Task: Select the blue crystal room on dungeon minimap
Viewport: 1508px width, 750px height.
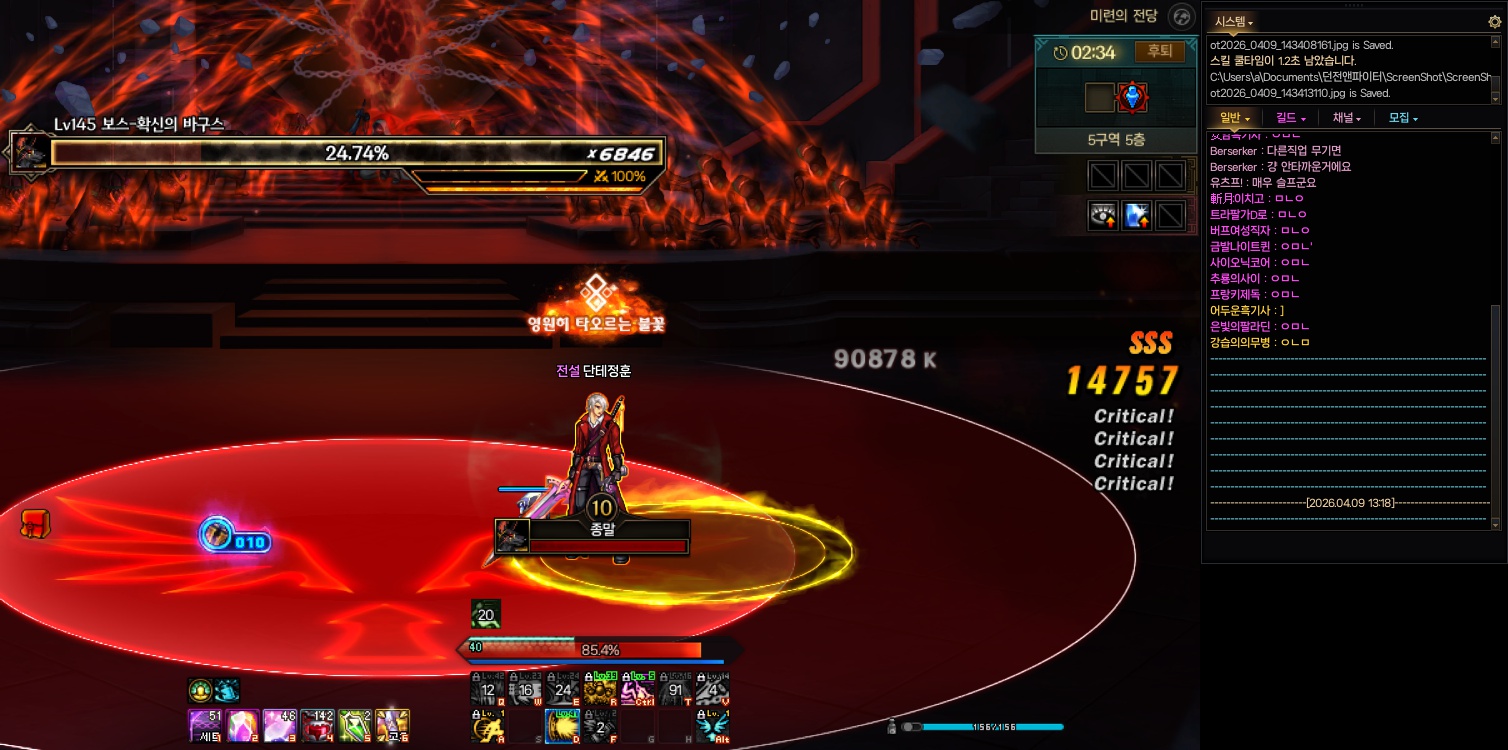Action: 1132,97
